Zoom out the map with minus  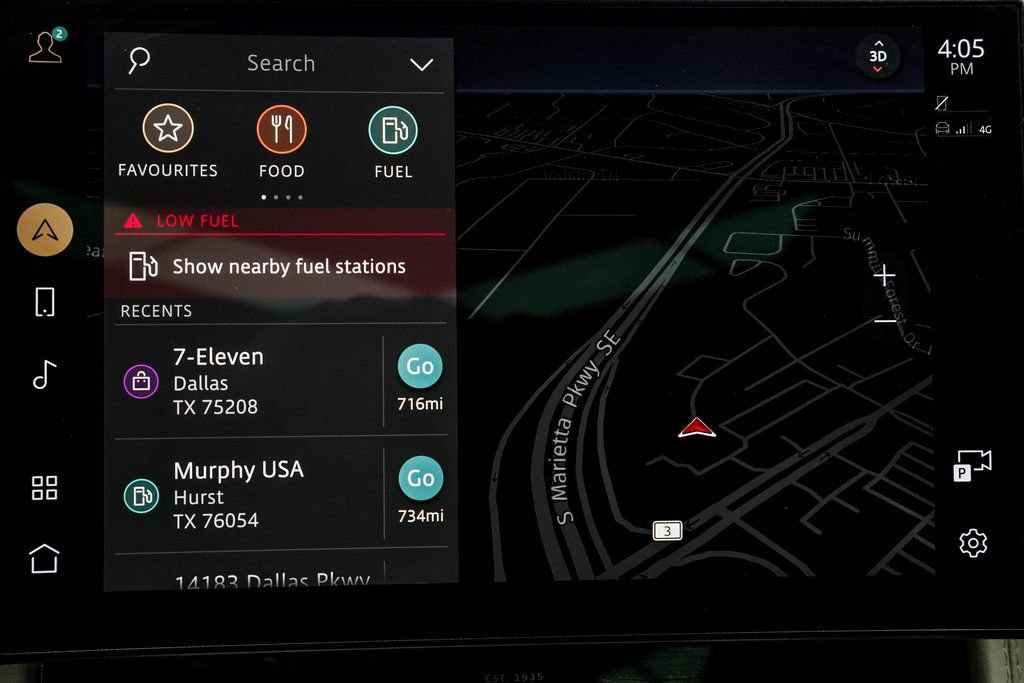(x=885, y=320)
